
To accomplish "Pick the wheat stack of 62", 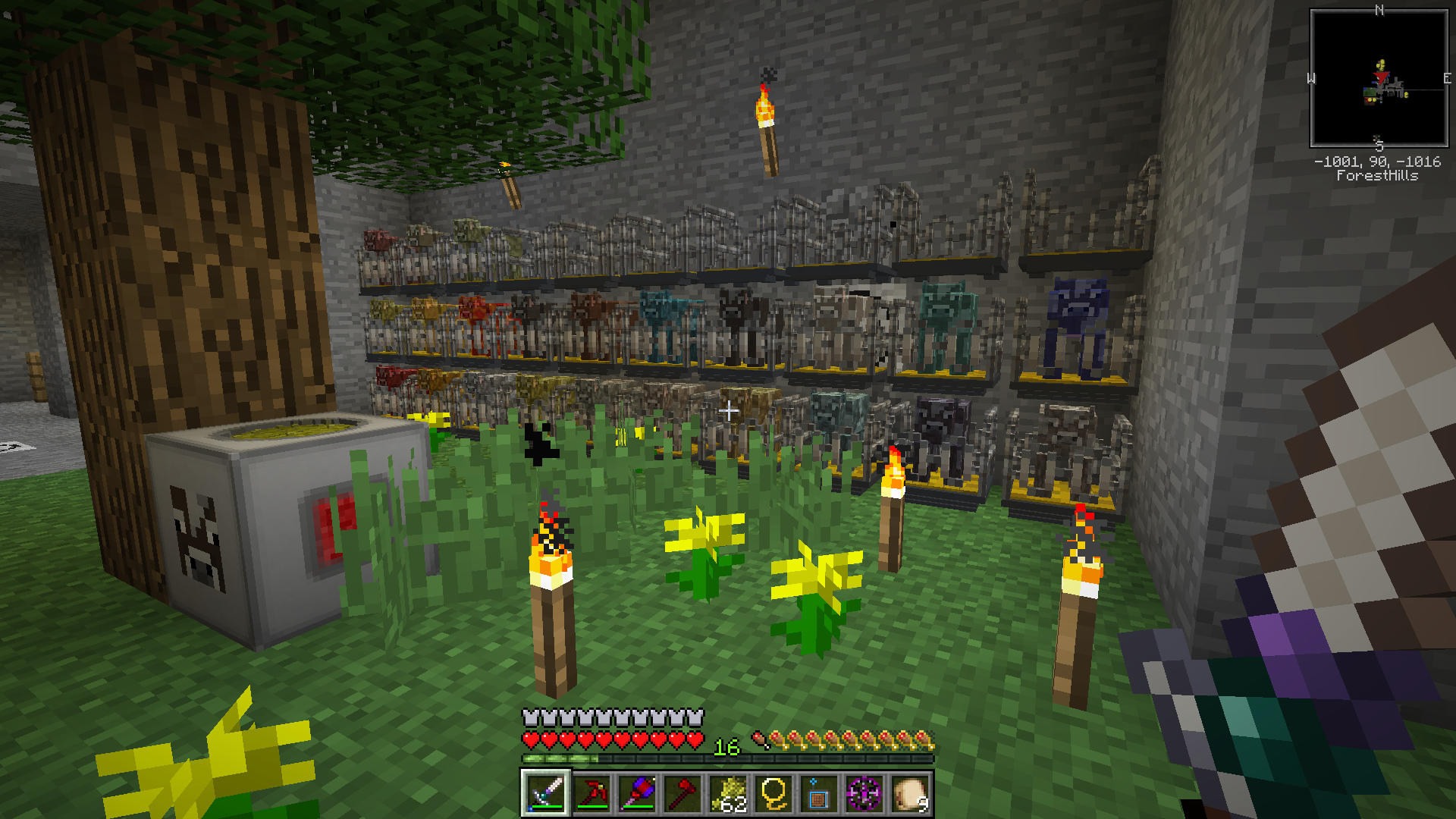I will coord(728,793).
